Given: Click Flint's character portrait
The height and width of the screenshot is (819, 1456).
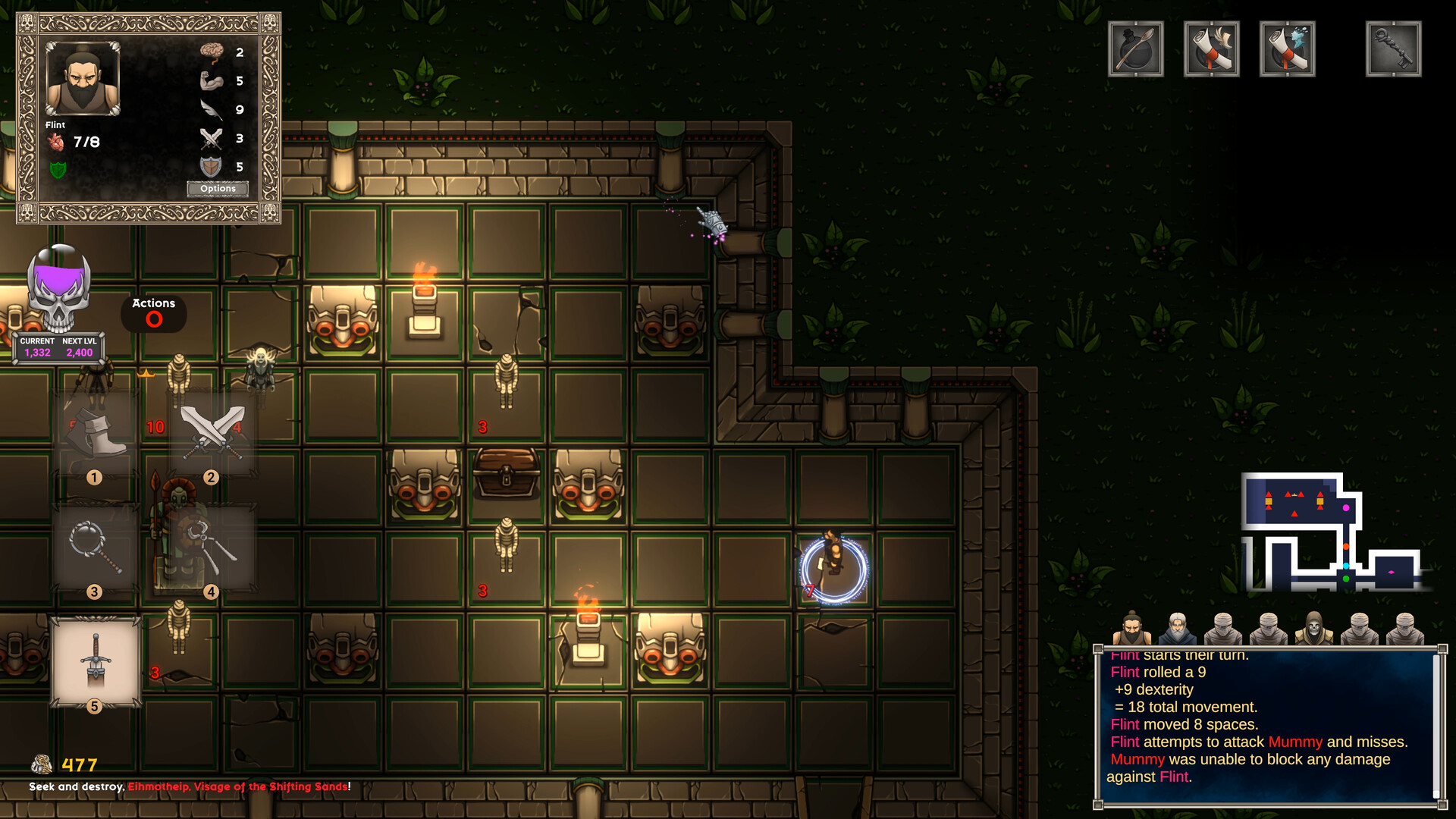Looking at the screenshot, I should click(x=83, y=79).
